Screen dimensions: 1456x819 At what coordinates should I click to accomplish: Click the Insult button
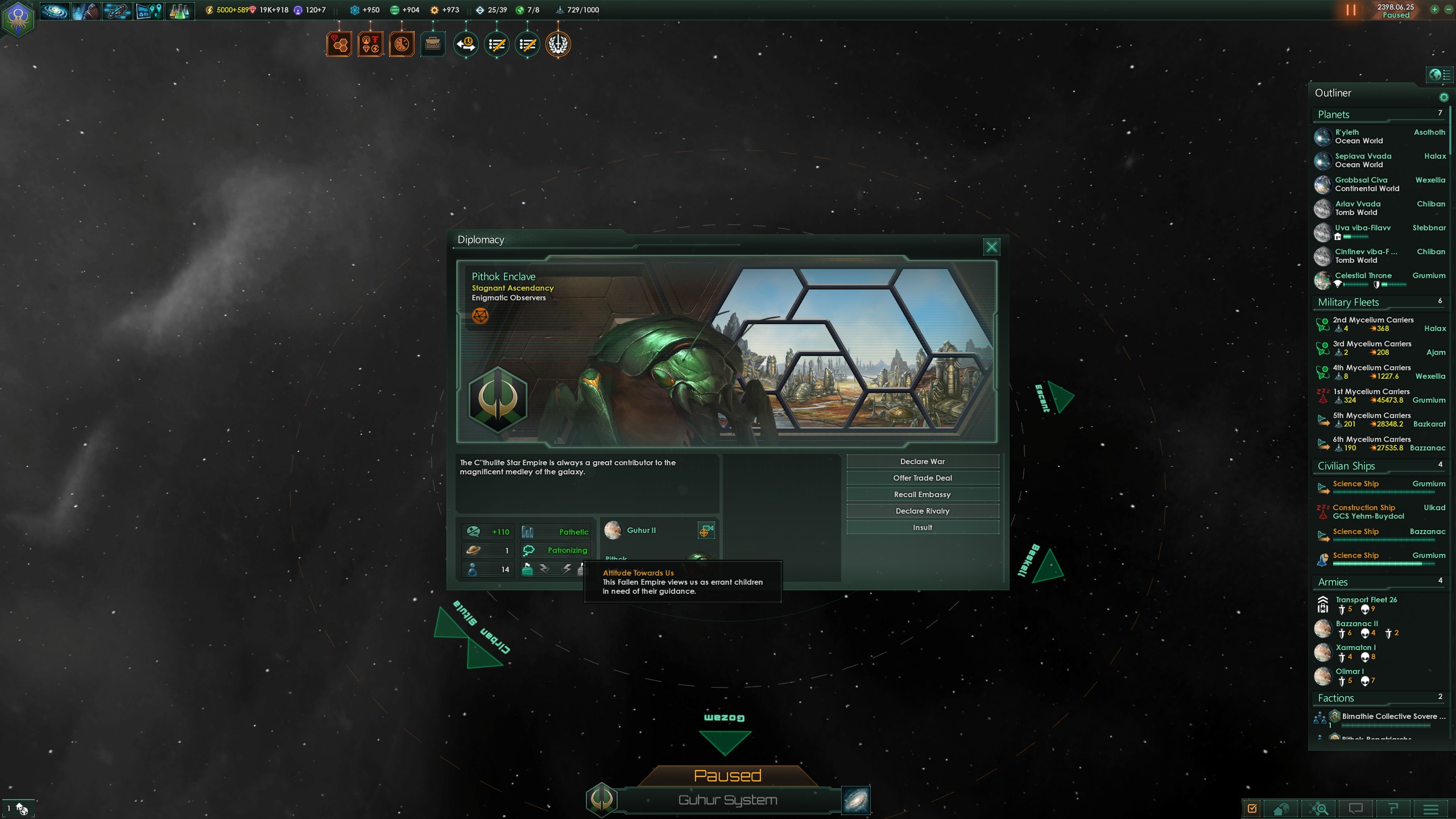click(923, 527)
